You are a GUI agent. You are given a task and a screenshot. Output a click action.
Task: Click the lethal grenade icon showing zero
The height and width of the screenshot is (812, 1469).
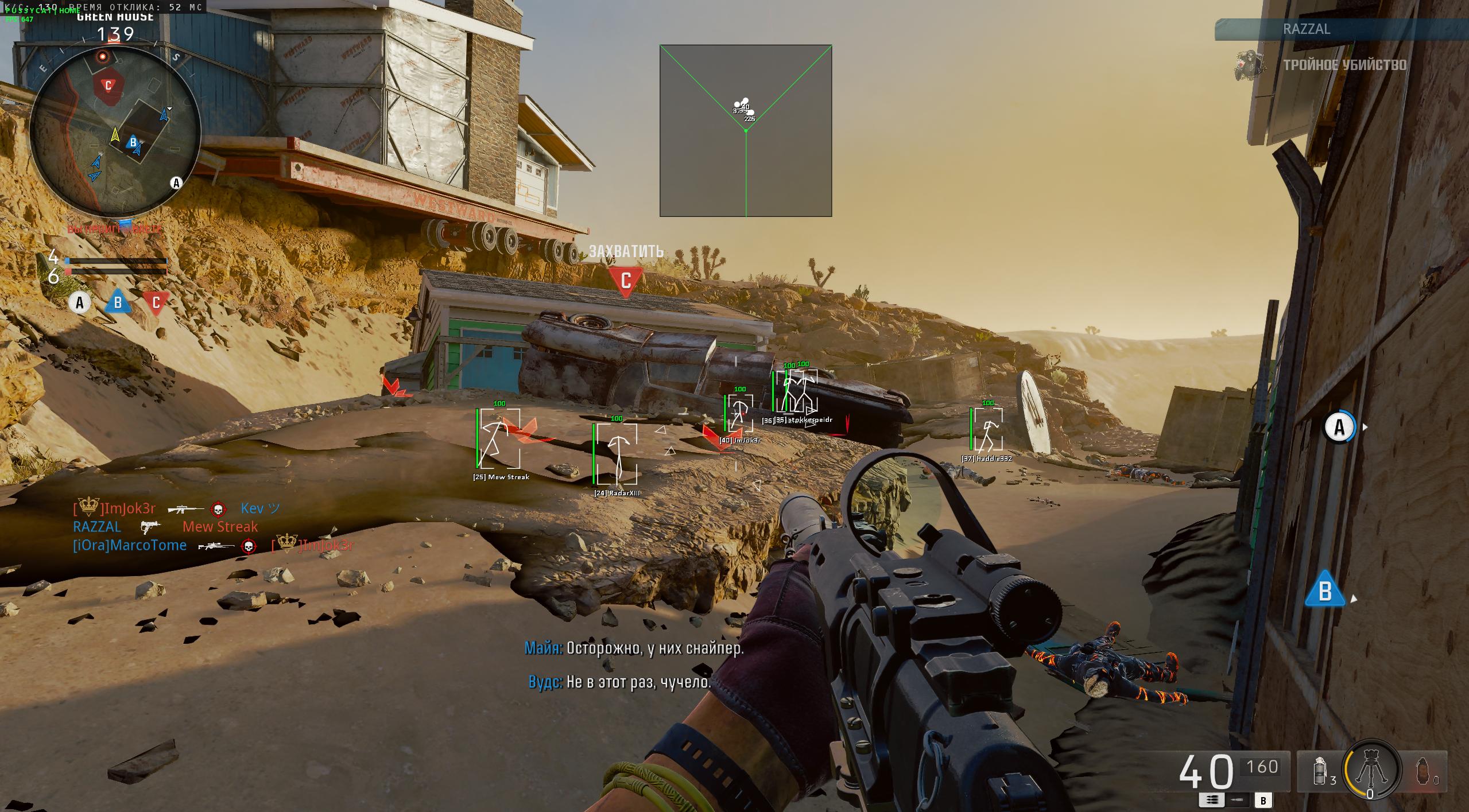point(1423,772)
